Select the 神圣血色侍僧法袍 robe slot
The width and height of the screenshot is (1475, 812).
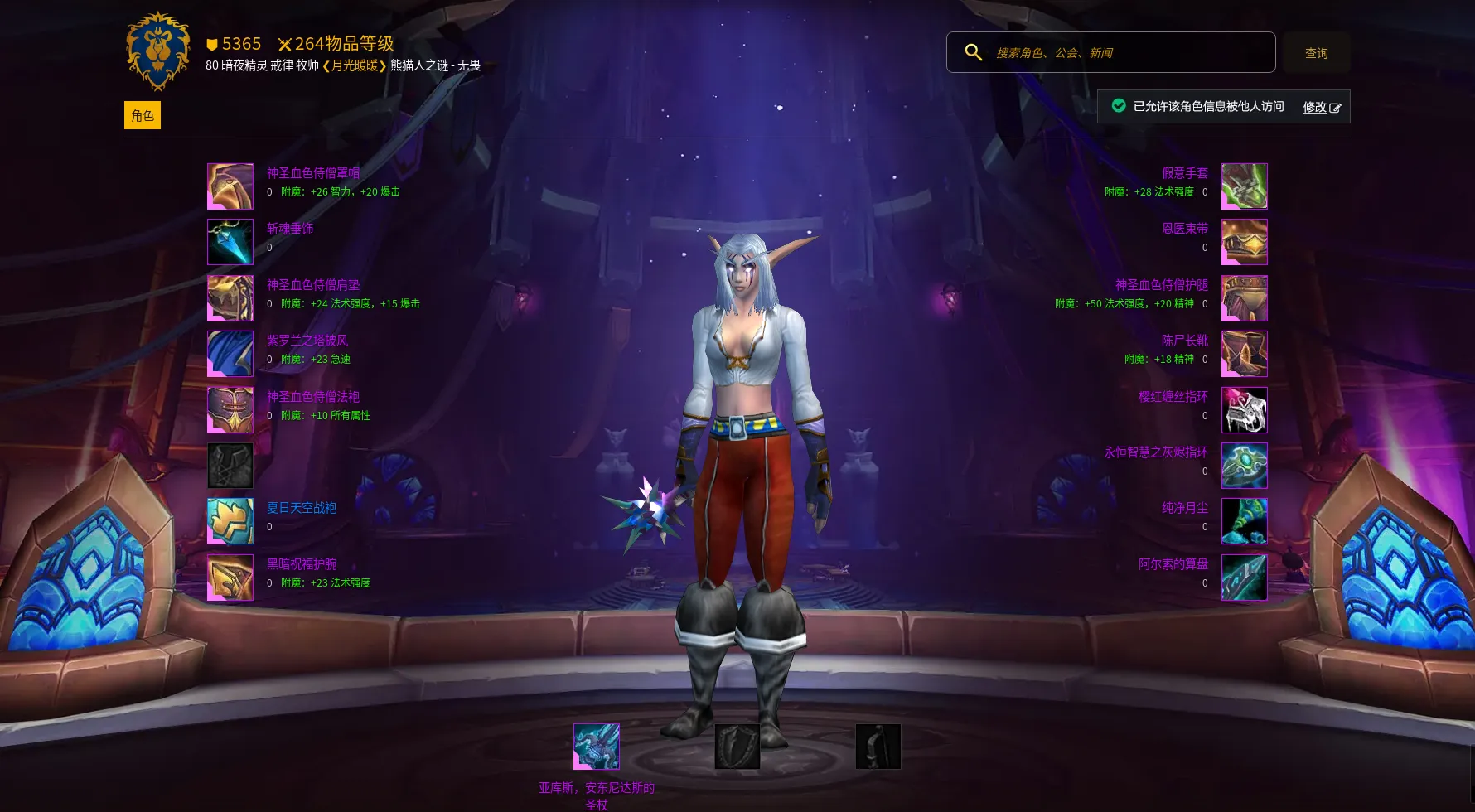pos(230,410)
